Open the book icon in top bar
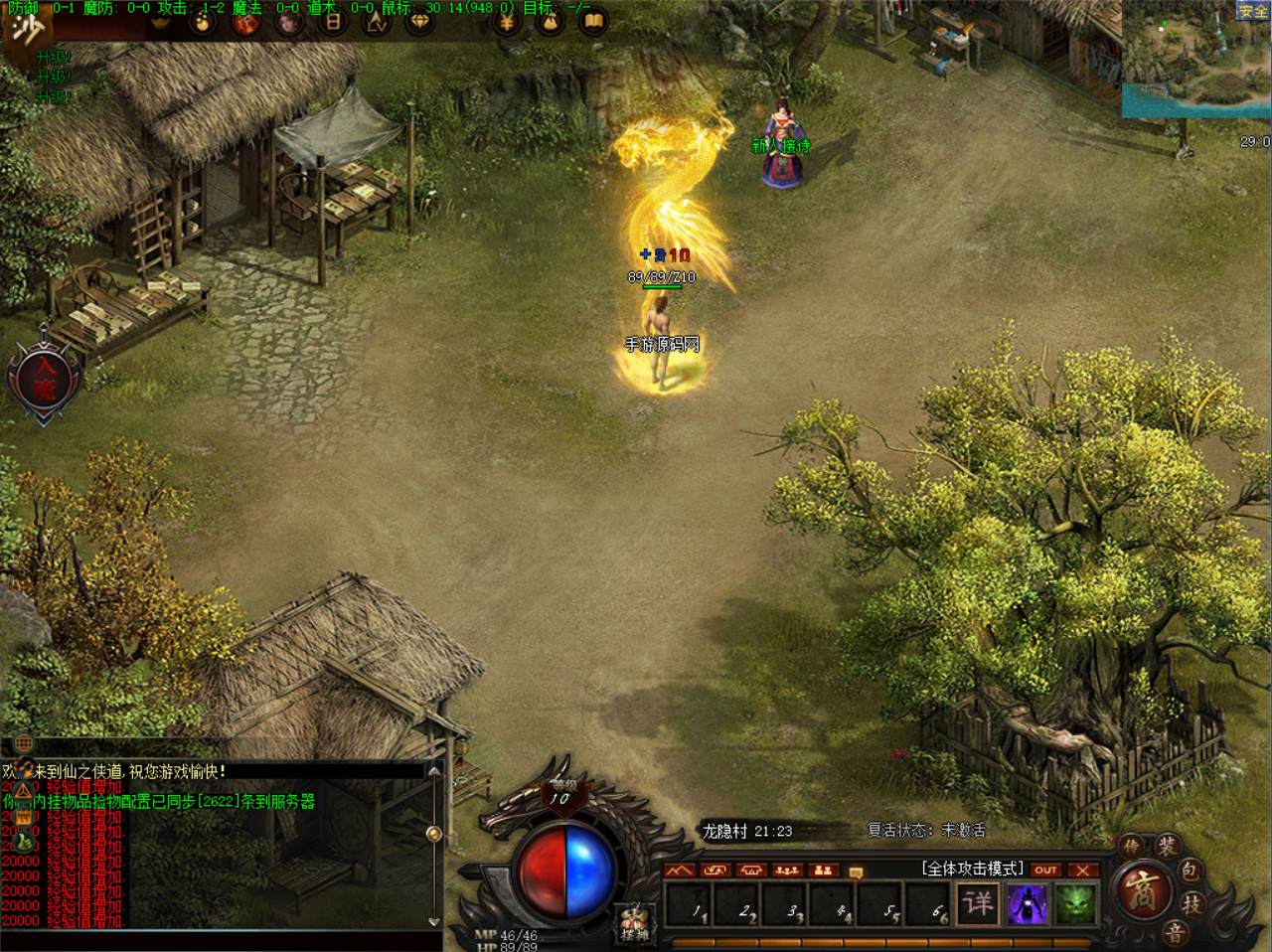The image size is (1272, 952). coord(593,21)
